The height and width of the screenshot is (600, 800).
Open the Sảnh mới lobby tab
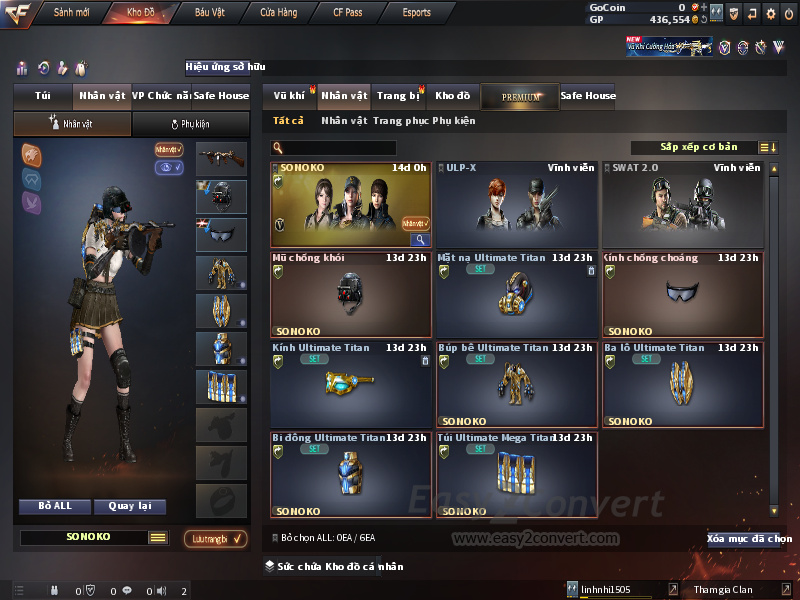(72, 13)
